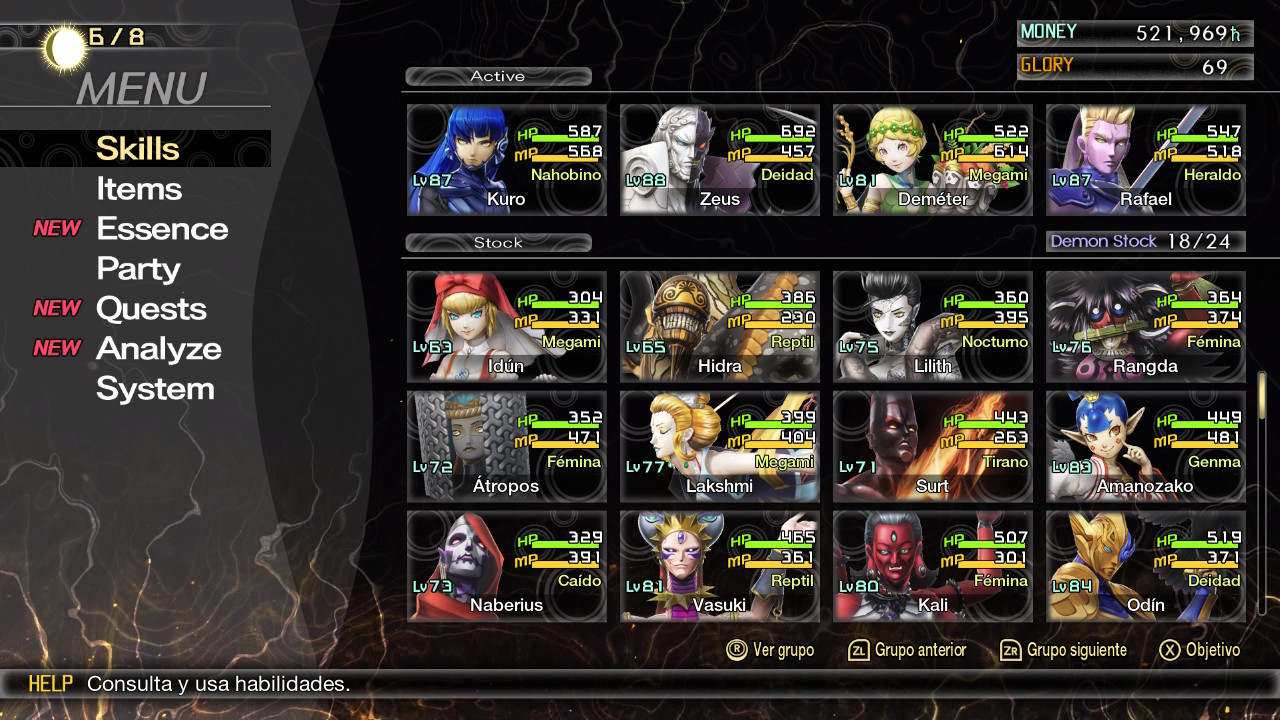The width and height of the screenshot is (1280, 720).
Task: Choose the Zeus demon card
Action: (719, 160)
